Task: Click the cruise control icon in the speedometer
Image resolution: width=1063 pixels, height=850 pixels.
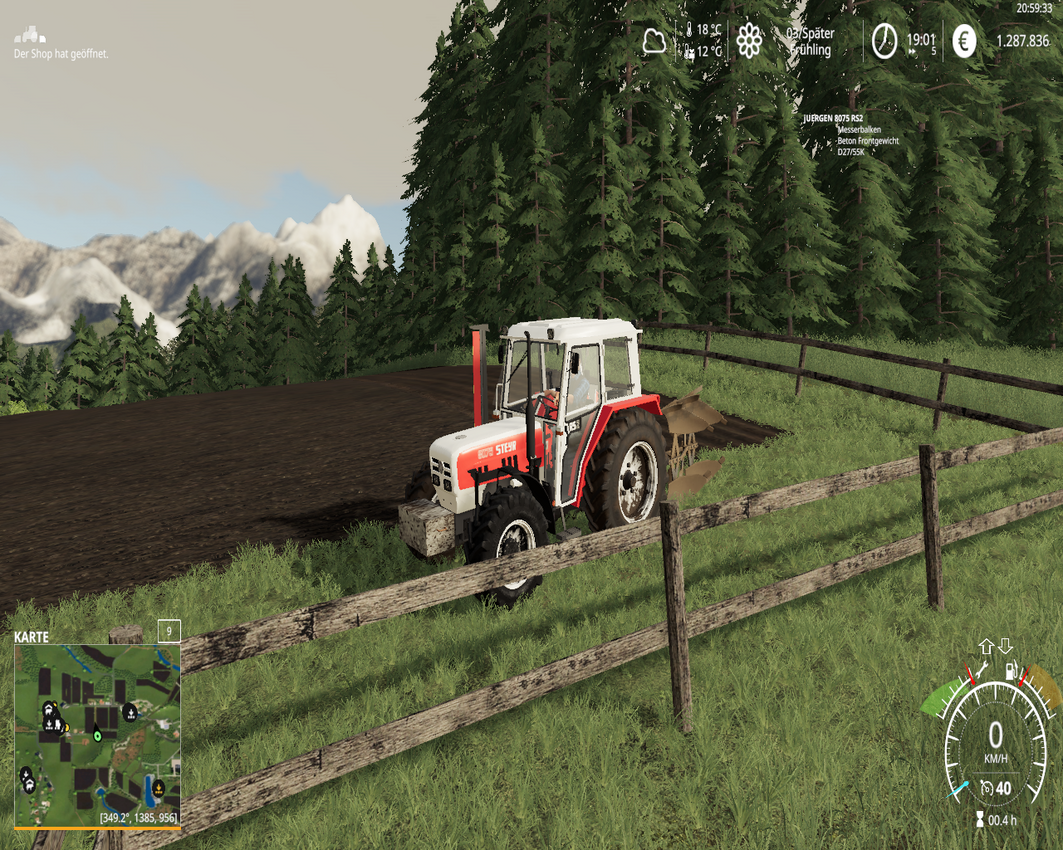Action: 986,789
